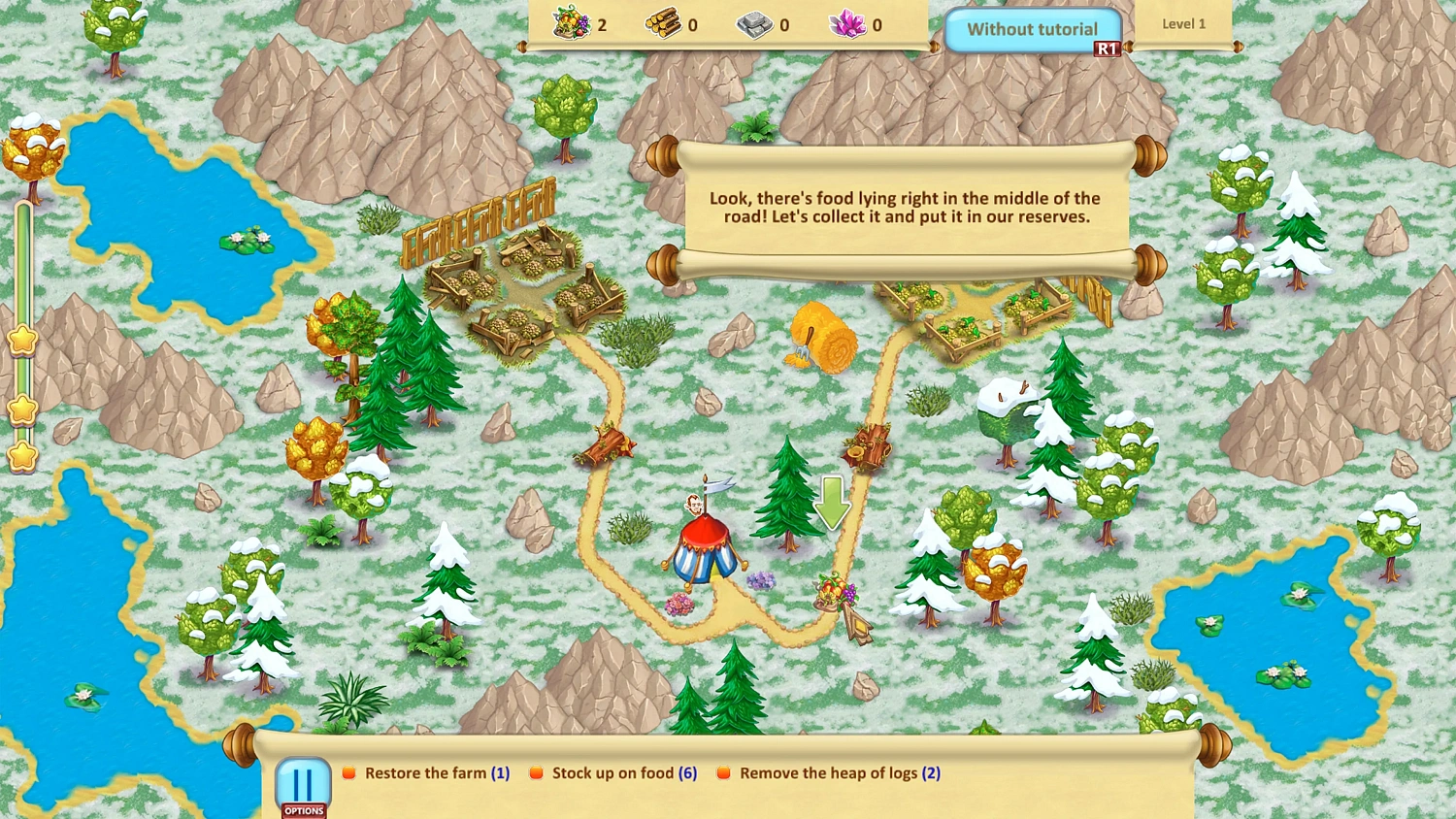Select the Level 1 banner
The width and height of the screenshot is (1456, 819).
click(x=1183, y=23)
